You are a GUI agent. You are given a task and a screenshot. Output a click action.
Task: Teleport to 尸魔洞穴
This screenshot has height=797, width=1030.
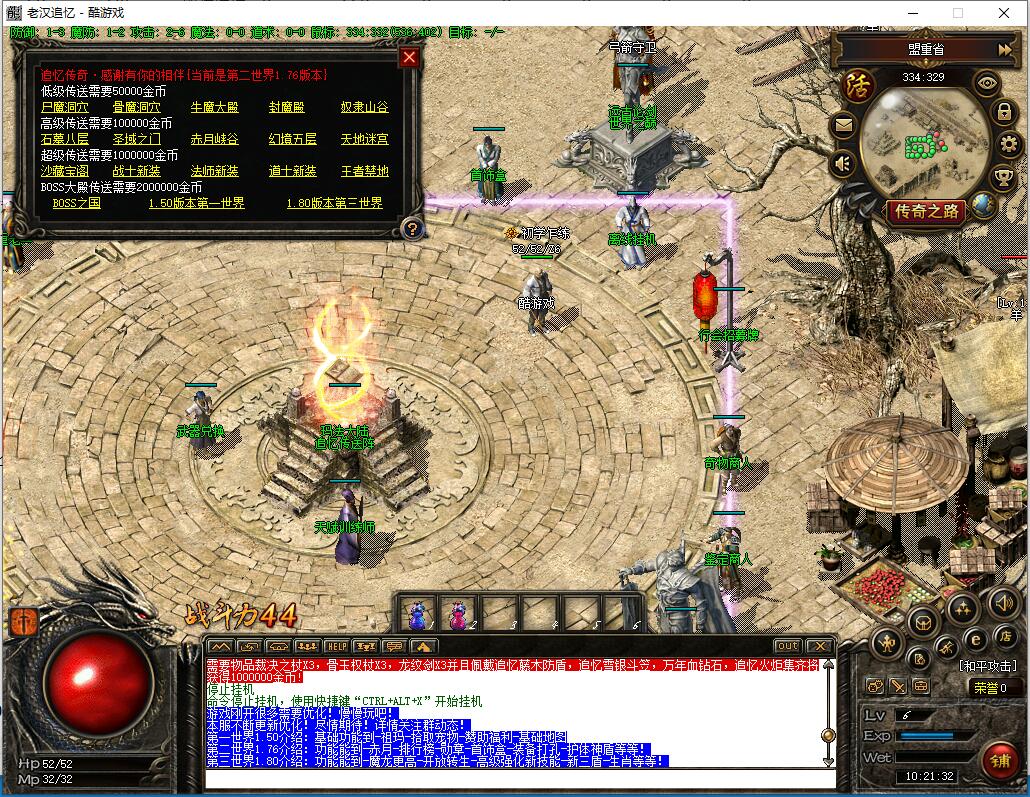click(64, 107)
